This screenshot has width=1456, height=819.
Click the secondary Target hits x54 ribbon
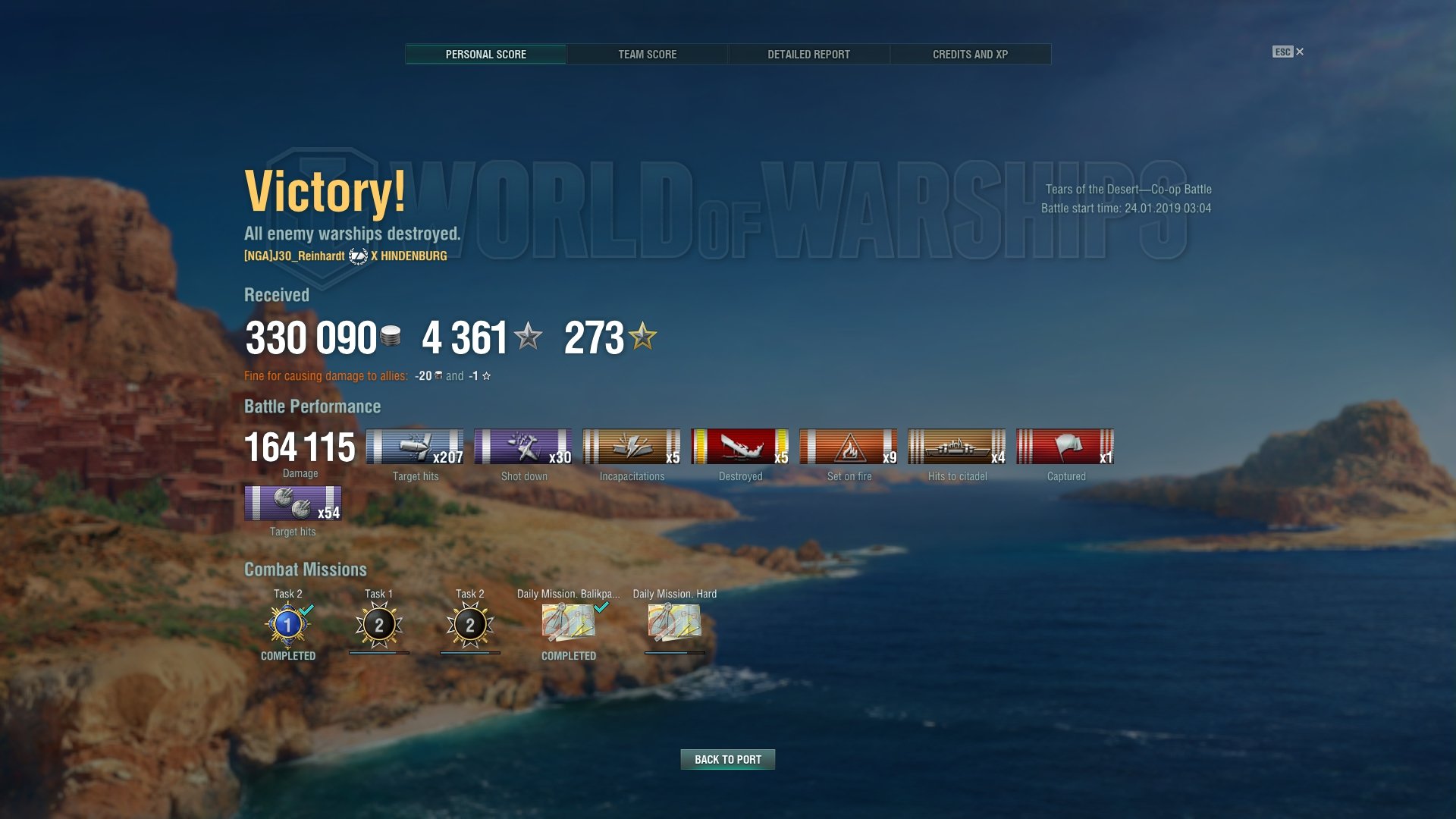pyautogui.click(x=292, y=503)
